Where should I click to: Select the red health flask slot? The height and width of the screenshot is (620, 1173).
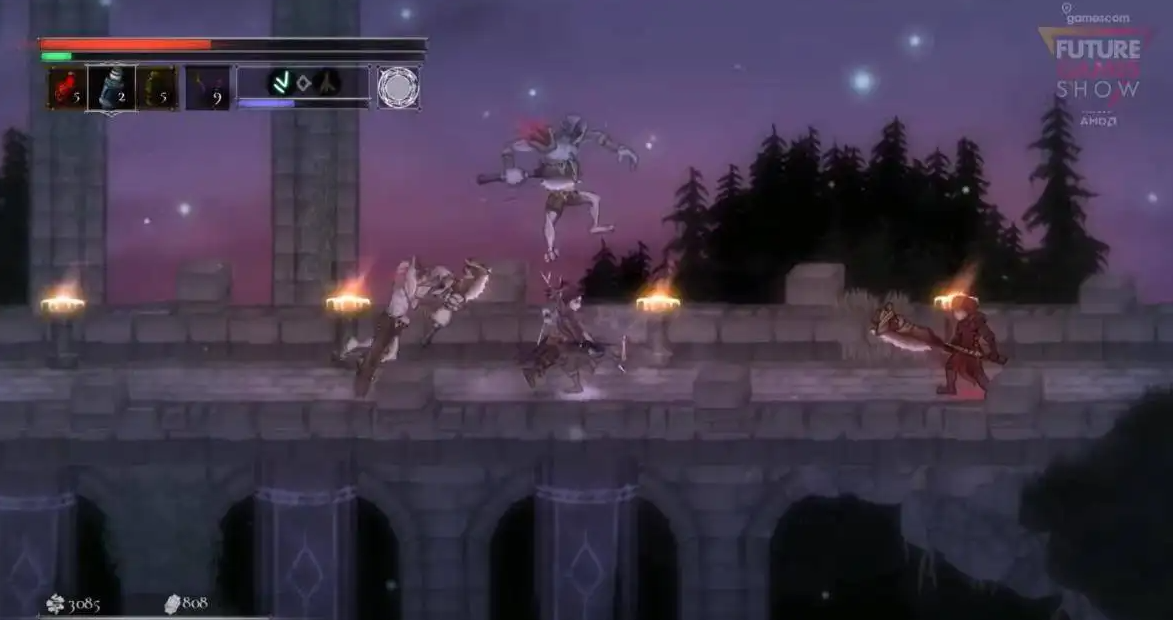pos(68,88)
